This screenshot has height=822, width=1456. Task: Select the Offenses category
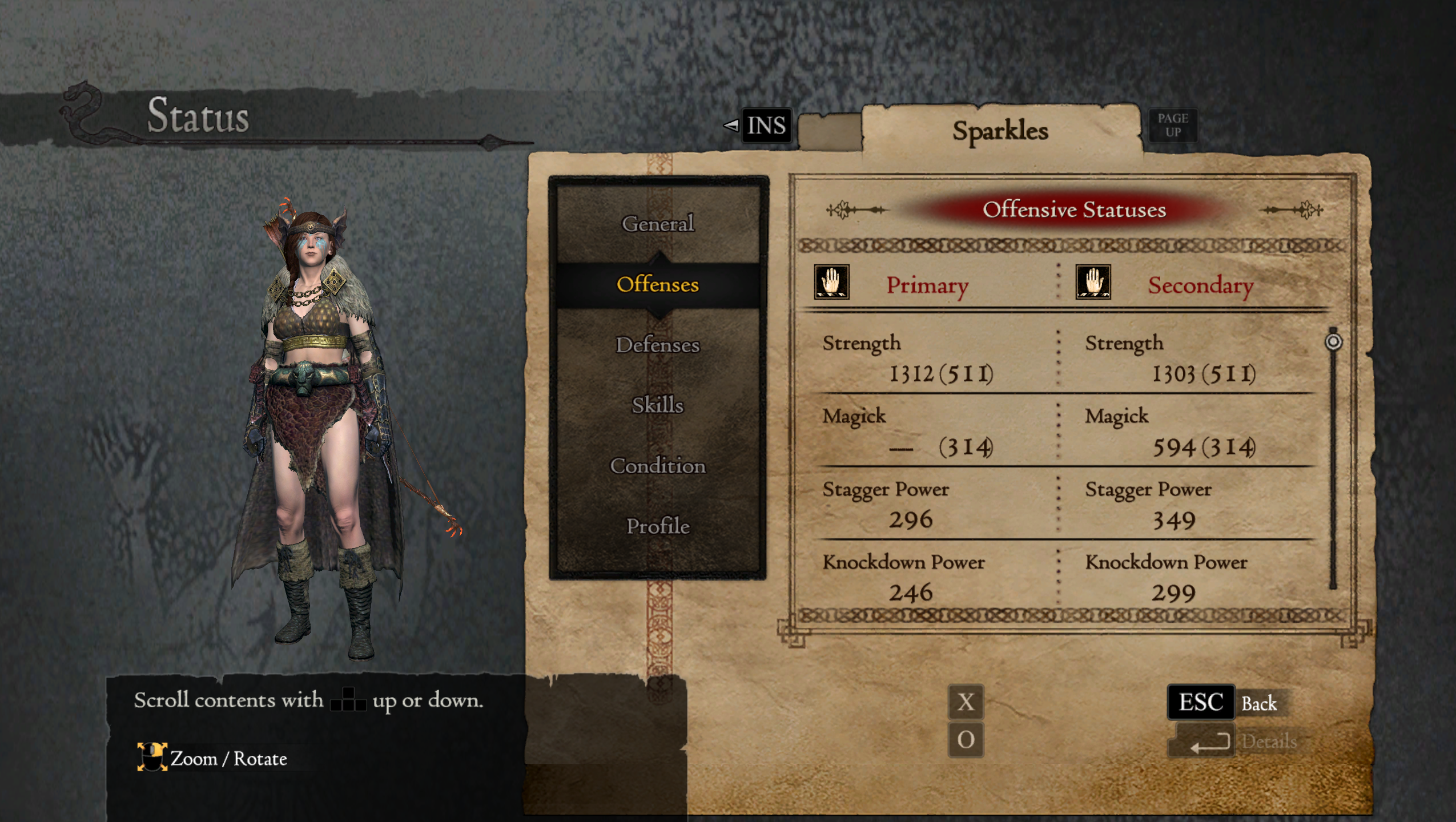coord(658,285)
